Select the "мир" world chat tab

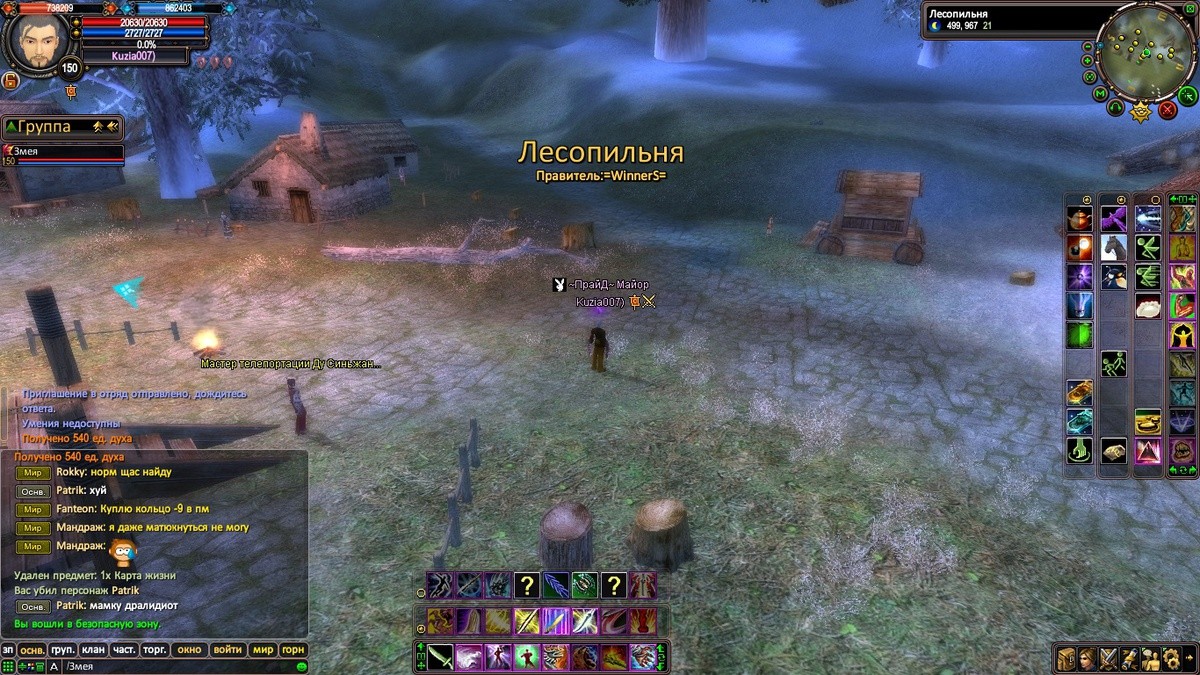pos(263,650)
